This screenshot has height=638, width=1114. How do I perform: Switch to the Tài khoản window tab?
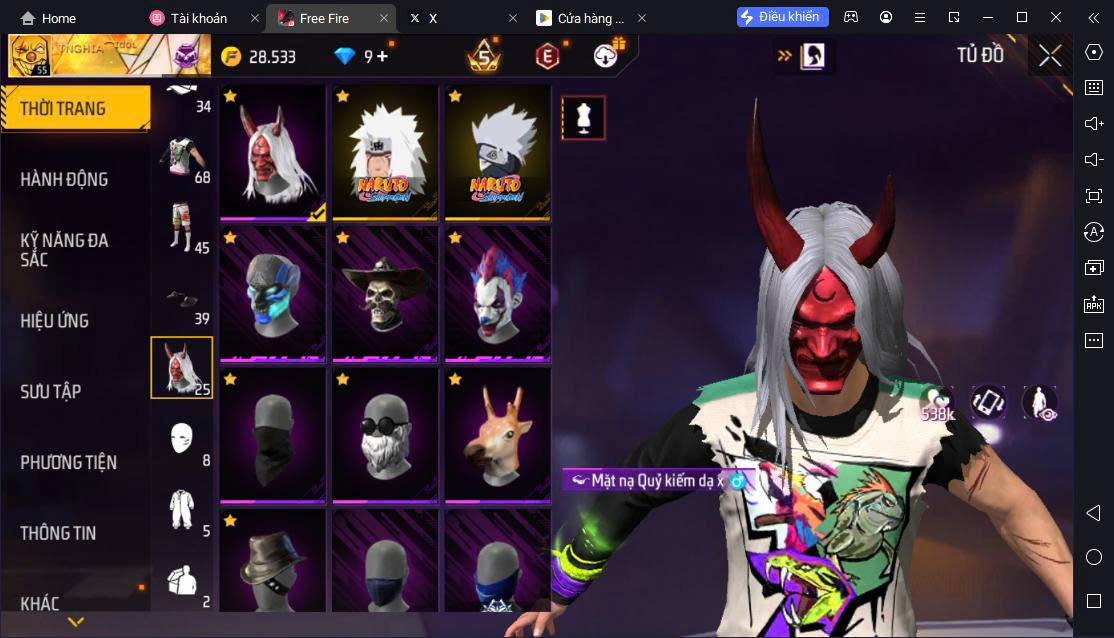(x=199, y=18)
